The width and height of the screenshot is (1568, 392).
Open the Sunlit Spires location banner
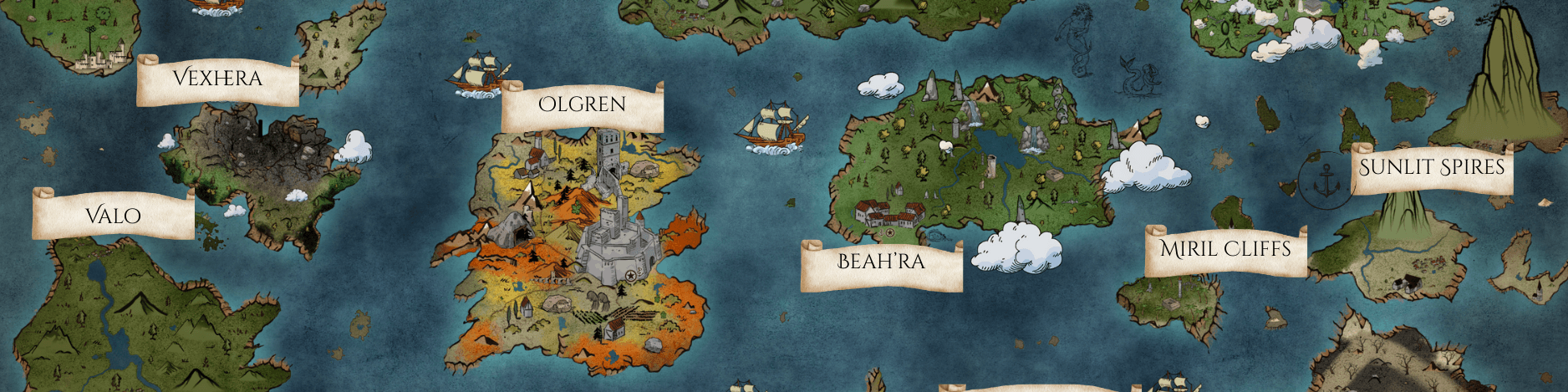(1432, 169)
